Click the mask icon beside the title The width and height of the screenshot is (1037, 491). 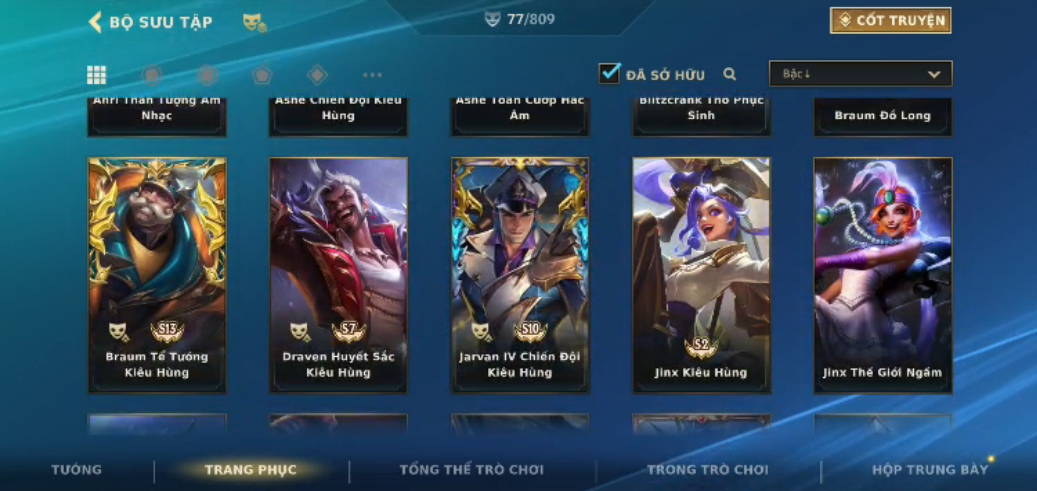point(254,22)
